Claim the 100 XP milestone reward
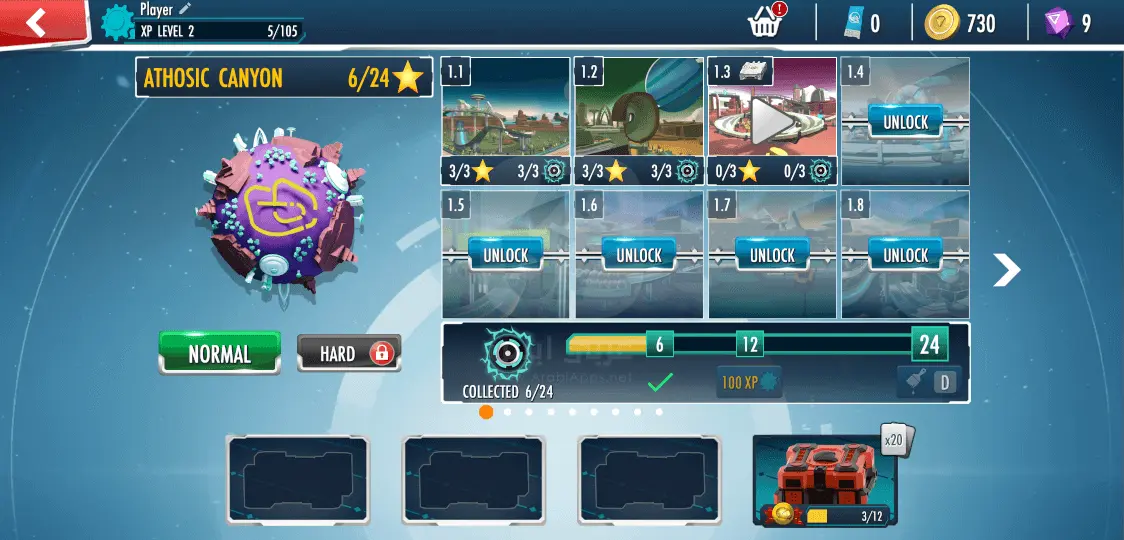Viewport: 1124px width, 540px height. [749, 382]
